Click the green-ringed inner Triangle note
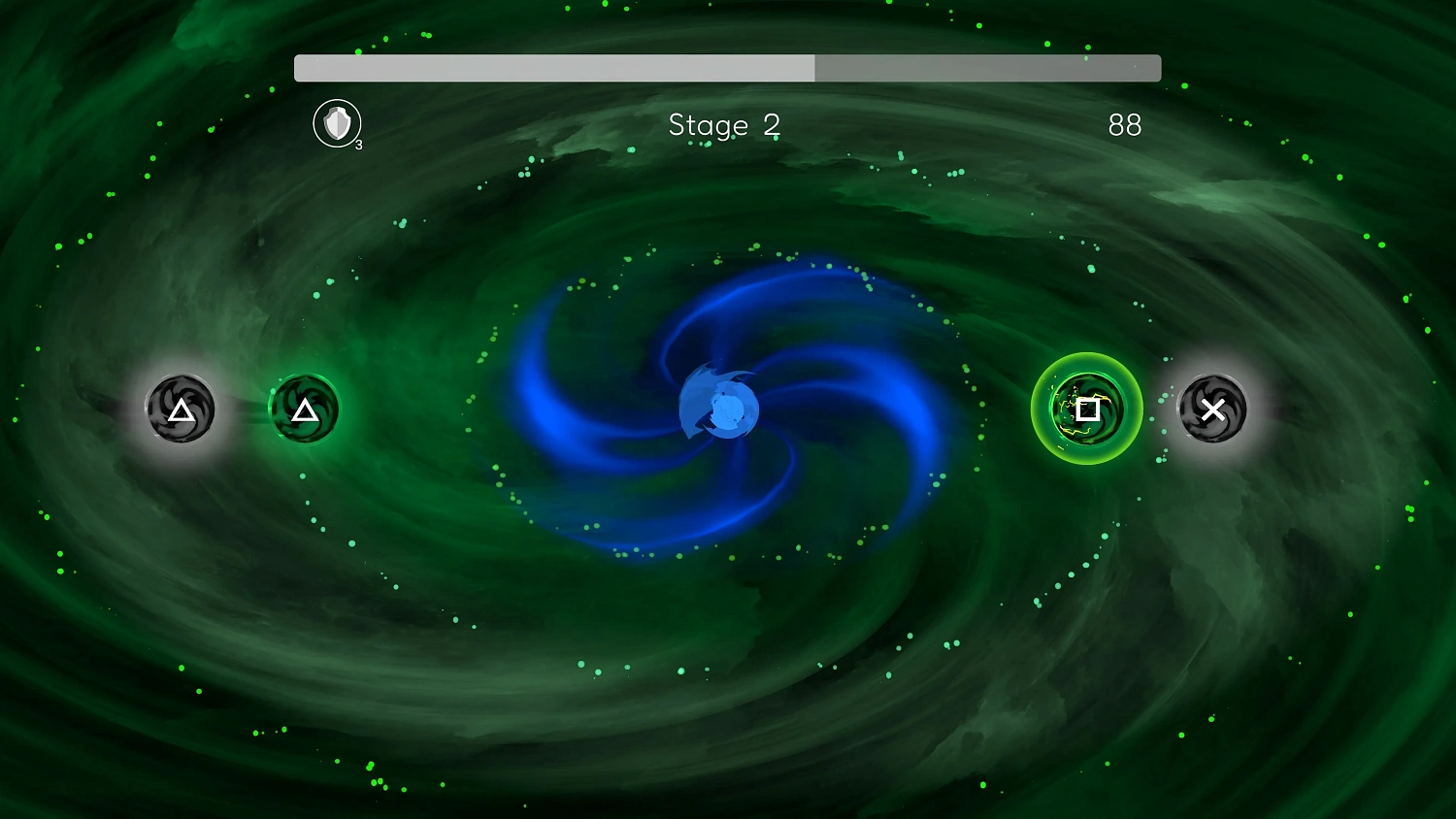 (x=305, y=409)
